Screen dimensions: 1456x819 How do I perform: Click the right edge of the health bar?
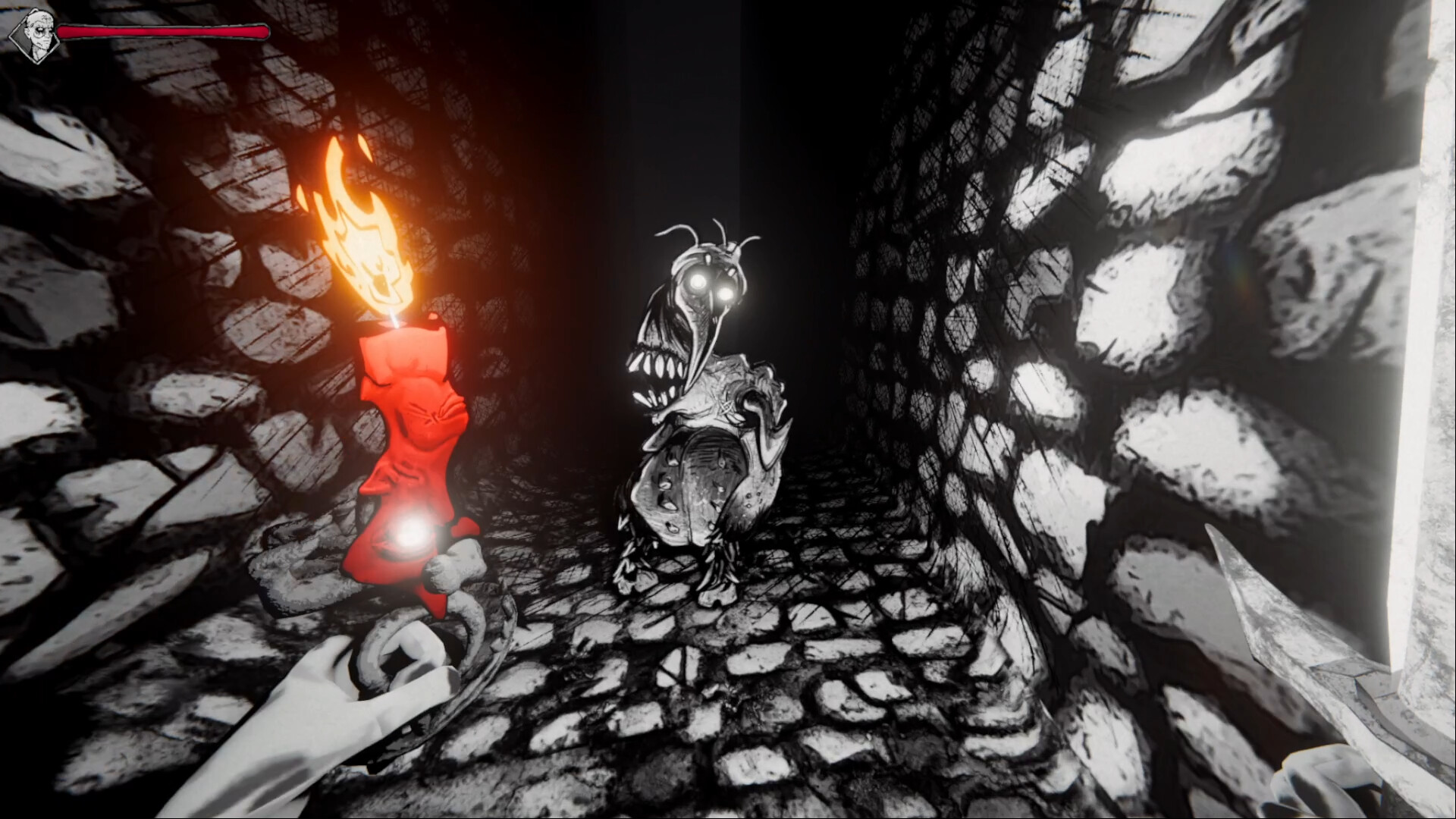(x=264, y=32)
